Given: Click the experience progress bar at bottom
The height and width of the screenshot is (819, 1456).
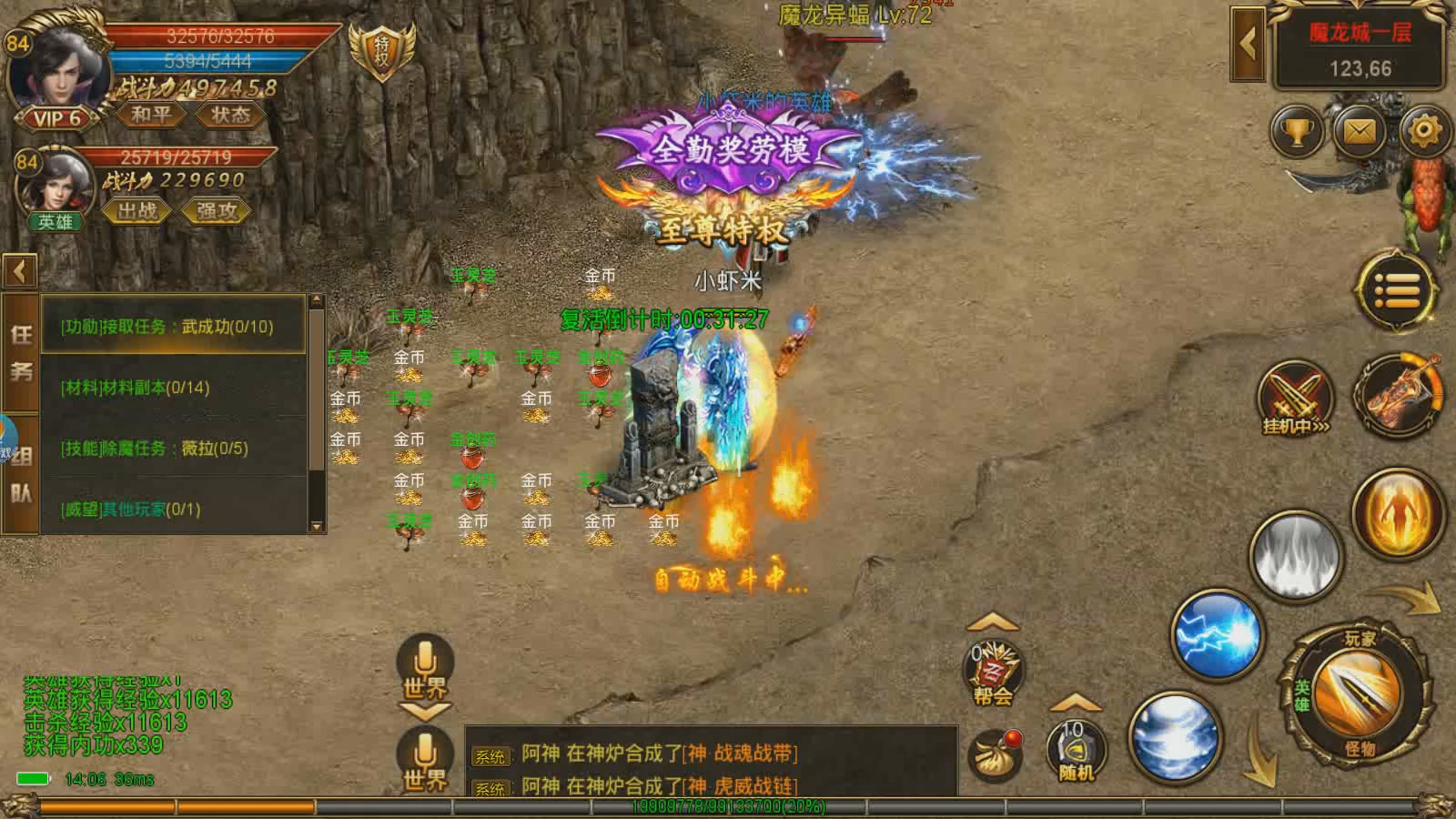Looking at the screenshot, I should click(728, 805).
